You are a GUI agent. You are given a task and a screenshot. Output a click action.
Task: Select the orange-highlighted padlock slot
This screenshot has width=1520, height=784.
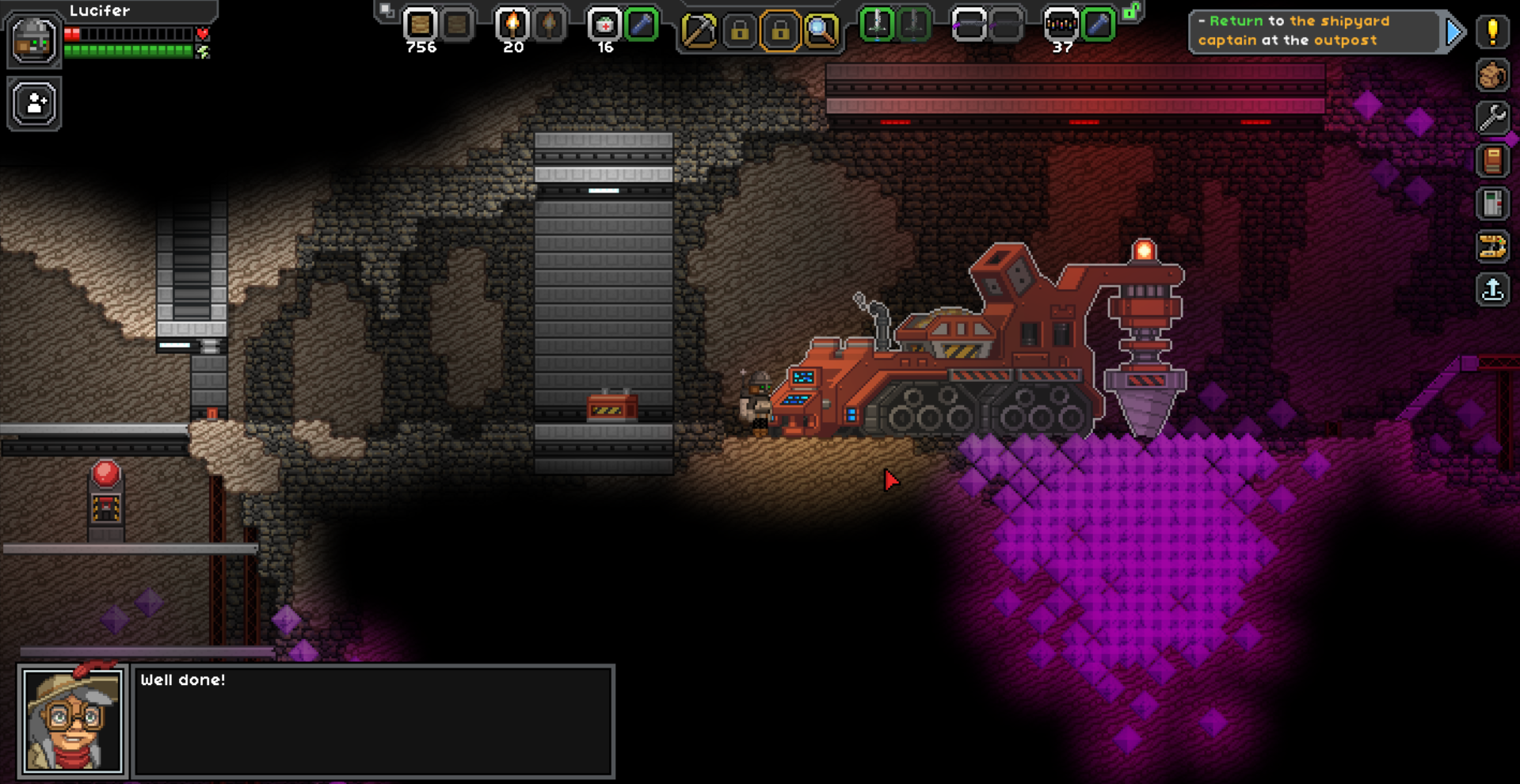tap(780, 31)
